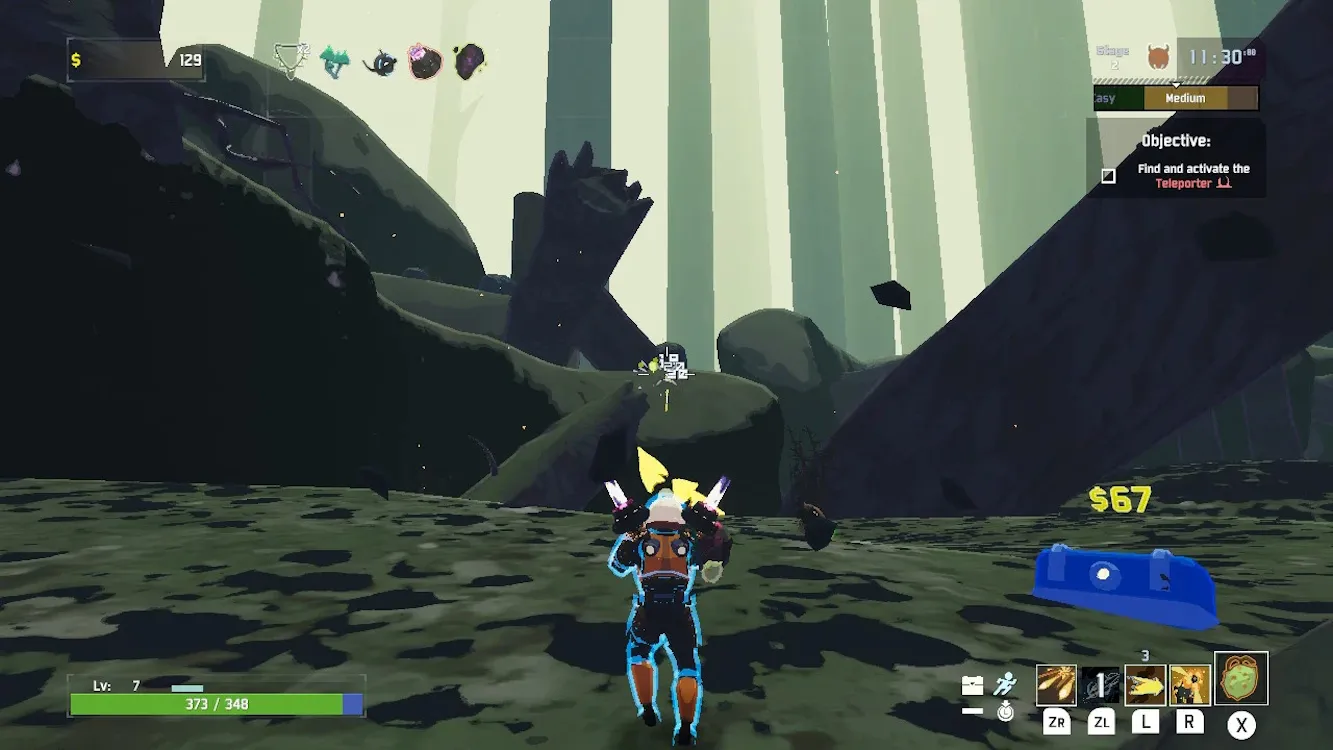Click the purple crystal rock item icon
Screen dimensions: 1333x750
pos(469,62)
